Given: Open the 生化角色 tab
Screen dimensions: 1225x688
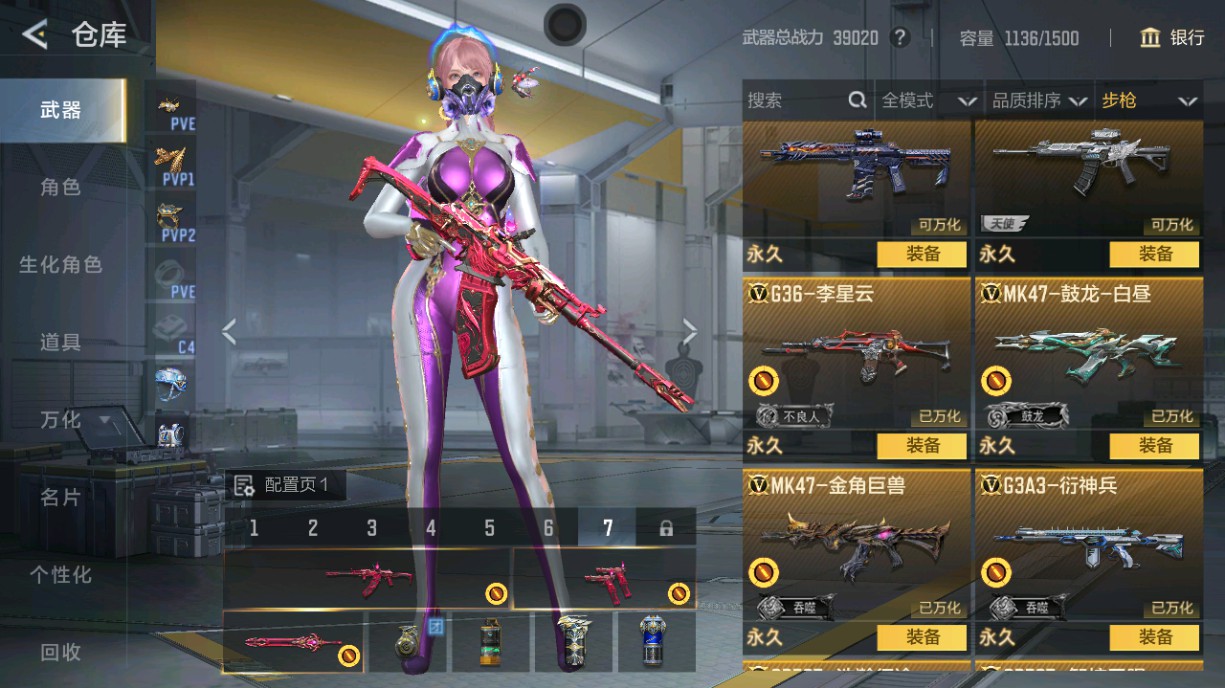Looking at the screenshot, I should click(60, 265).
